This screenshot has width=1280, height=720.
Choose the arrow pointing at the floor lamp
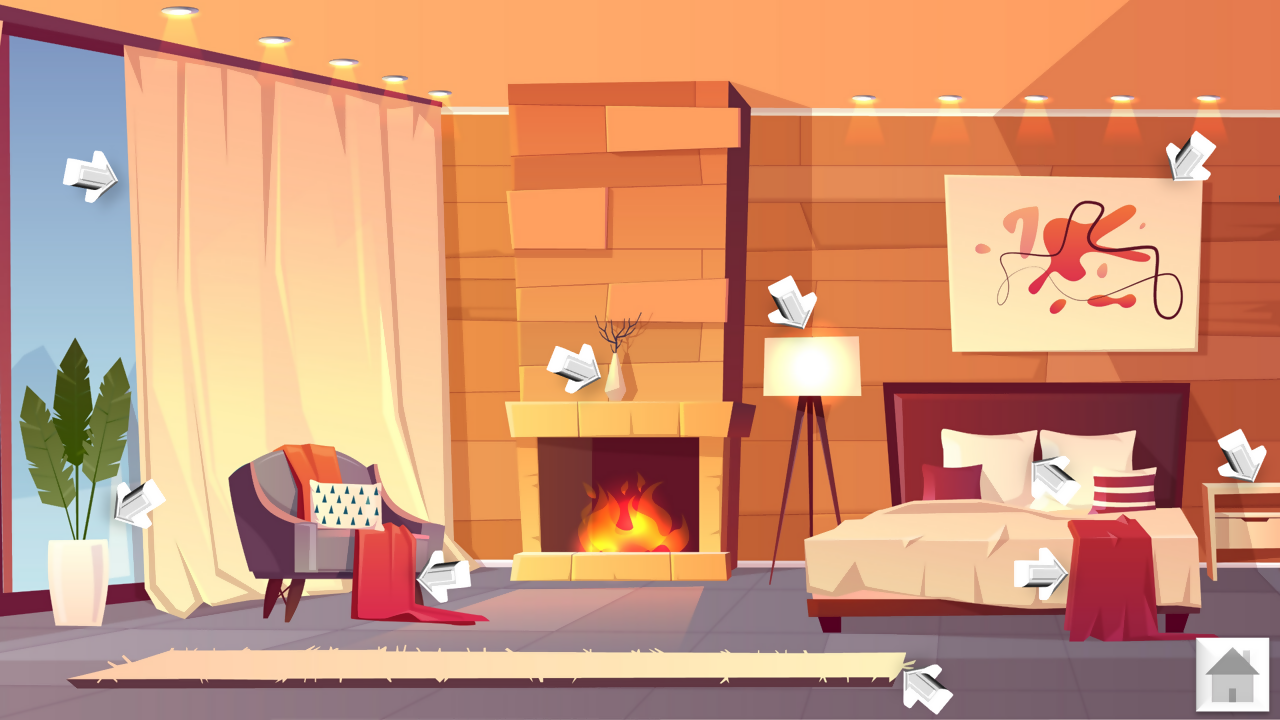click(x=792, y=302)
